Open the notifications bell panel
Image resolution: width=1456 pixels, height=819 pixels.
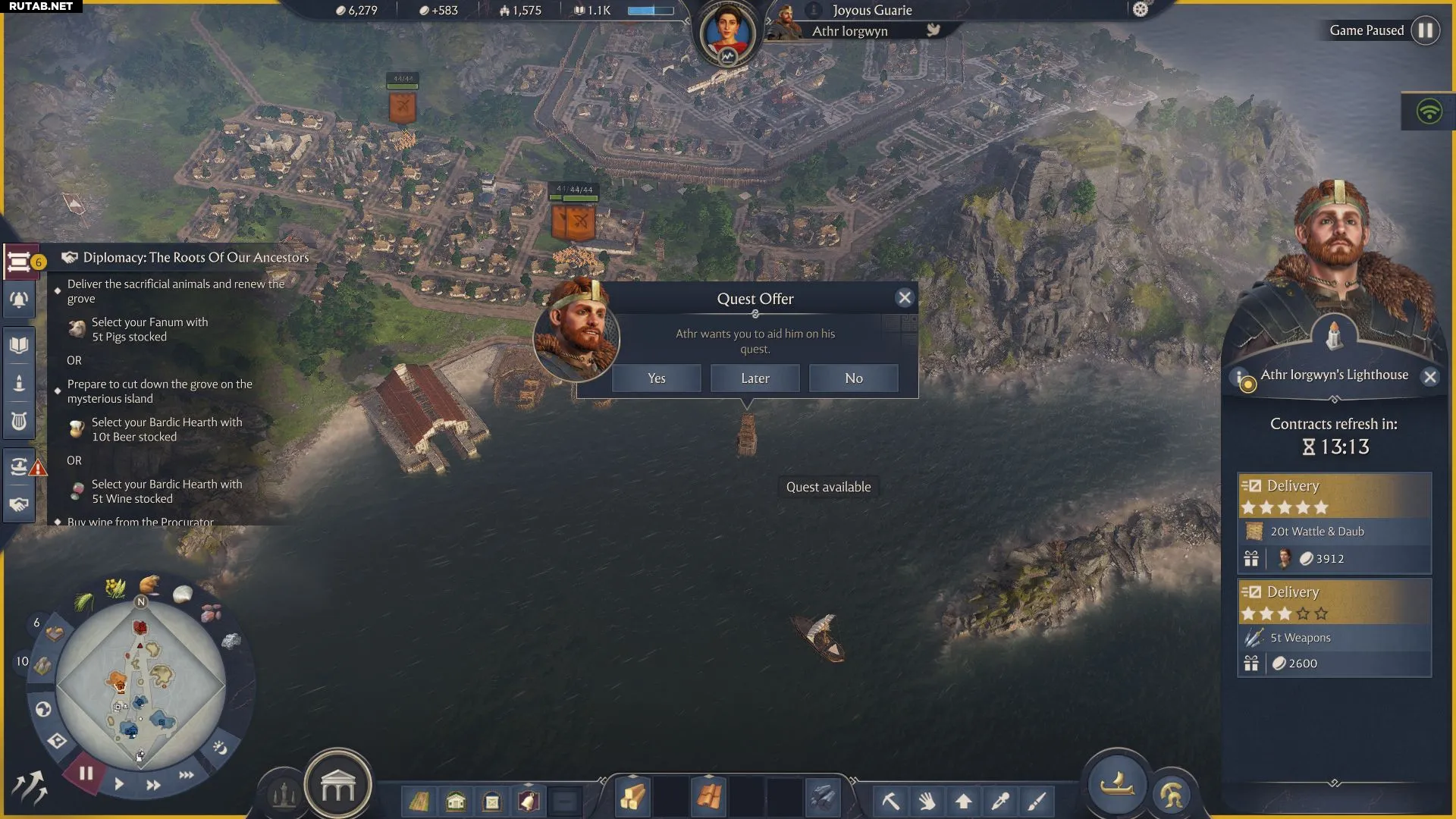[x=20, y=300]
